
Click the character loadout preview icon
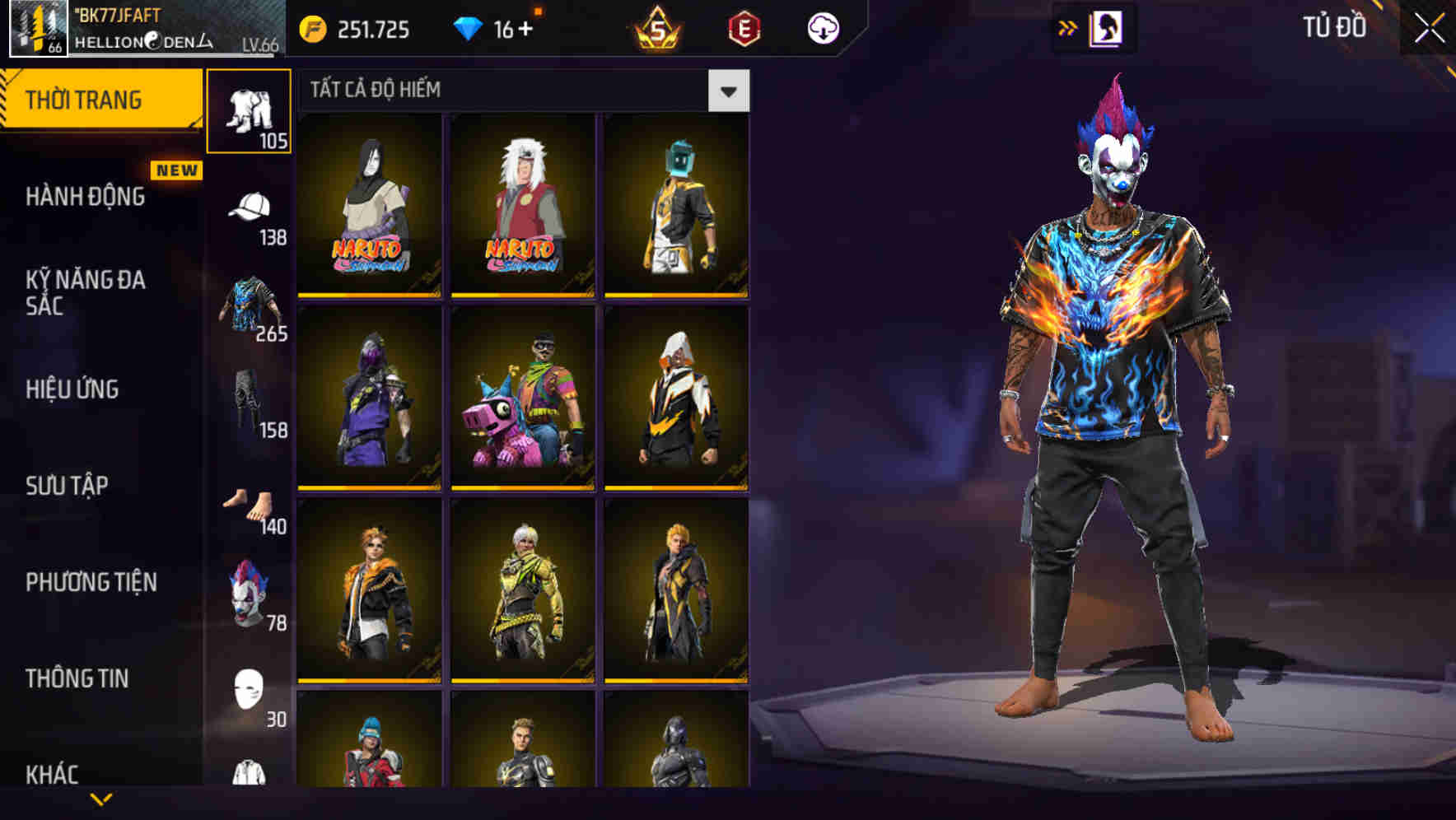pos(1104,26)
